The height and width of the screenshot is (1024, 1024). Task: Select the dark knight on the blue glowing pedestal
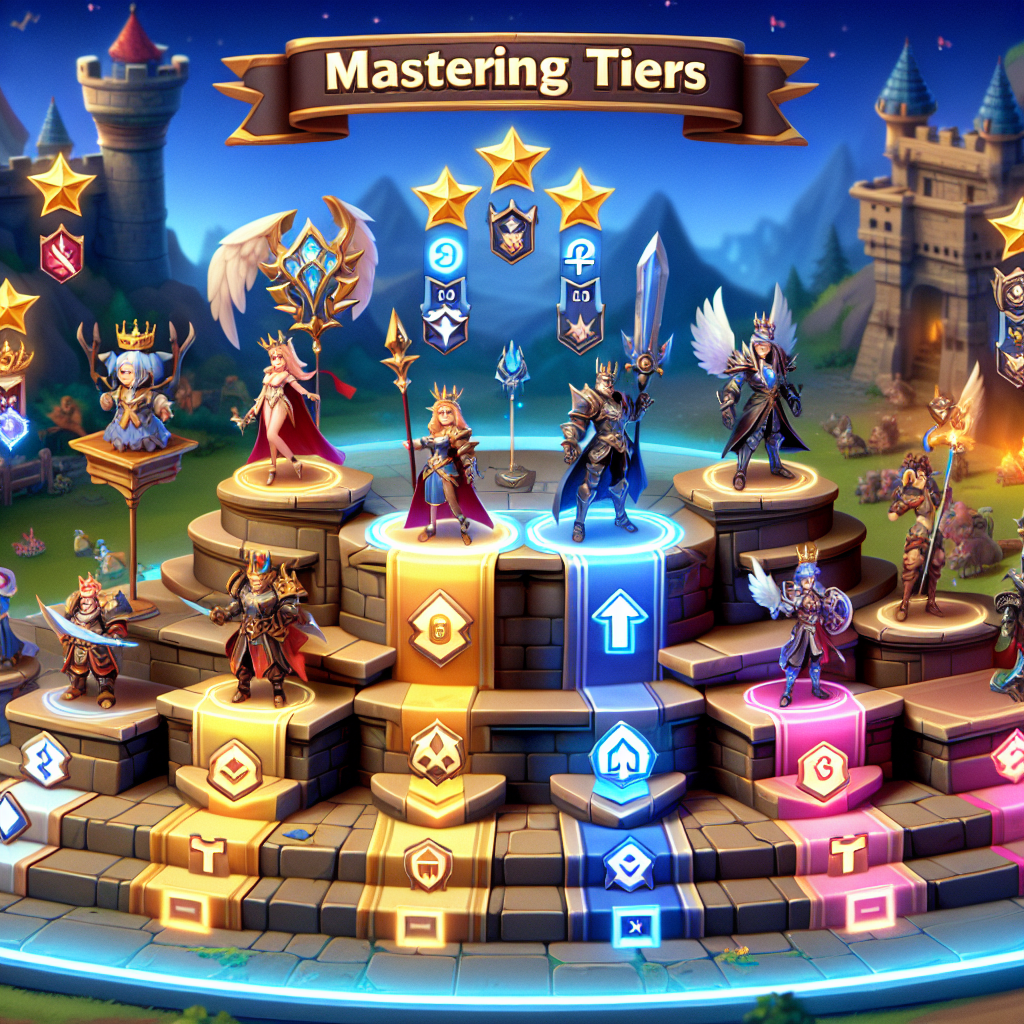(601, 450)
